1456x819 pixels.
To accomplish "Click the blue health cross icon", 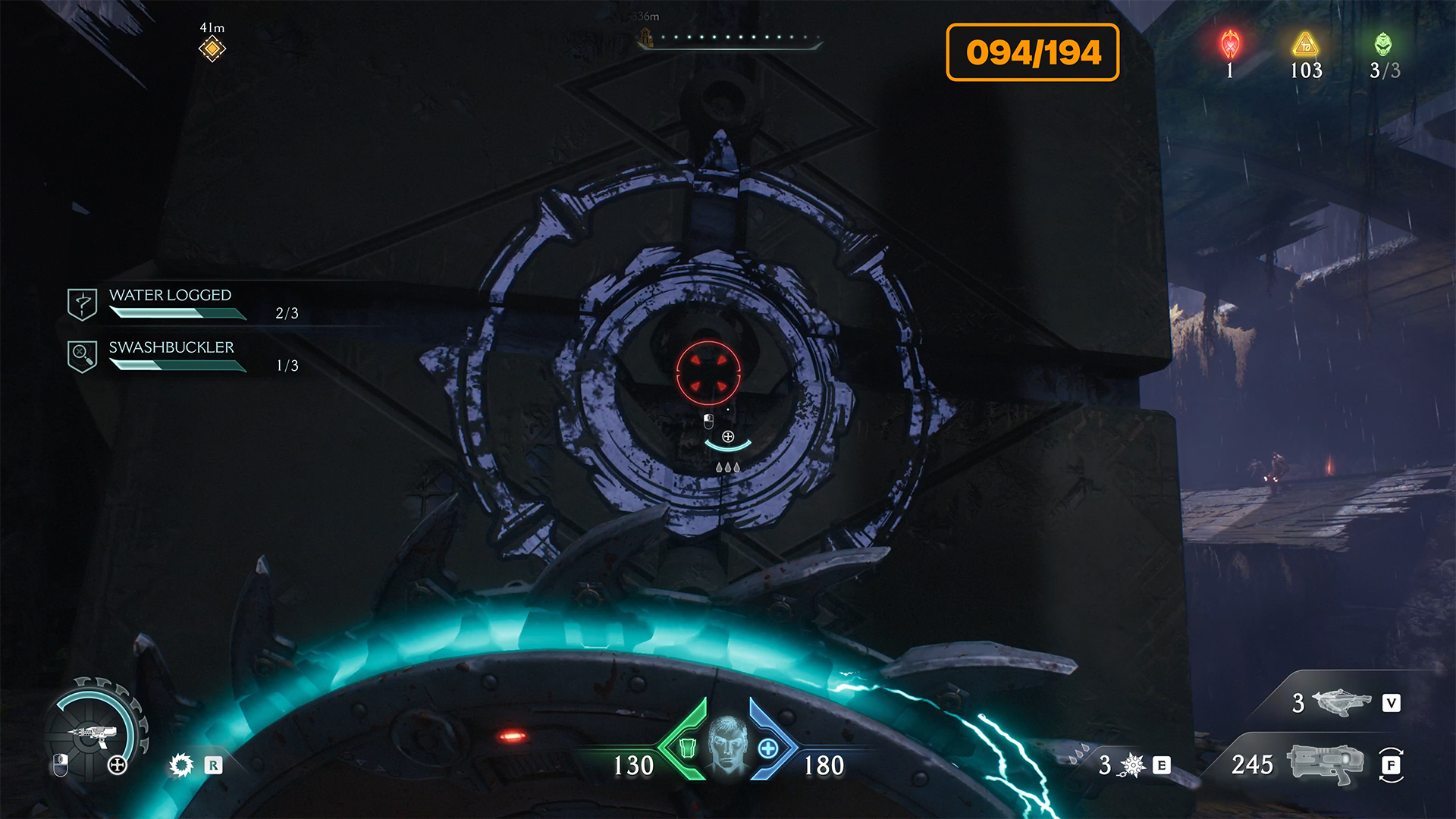I will coord(767,748).
